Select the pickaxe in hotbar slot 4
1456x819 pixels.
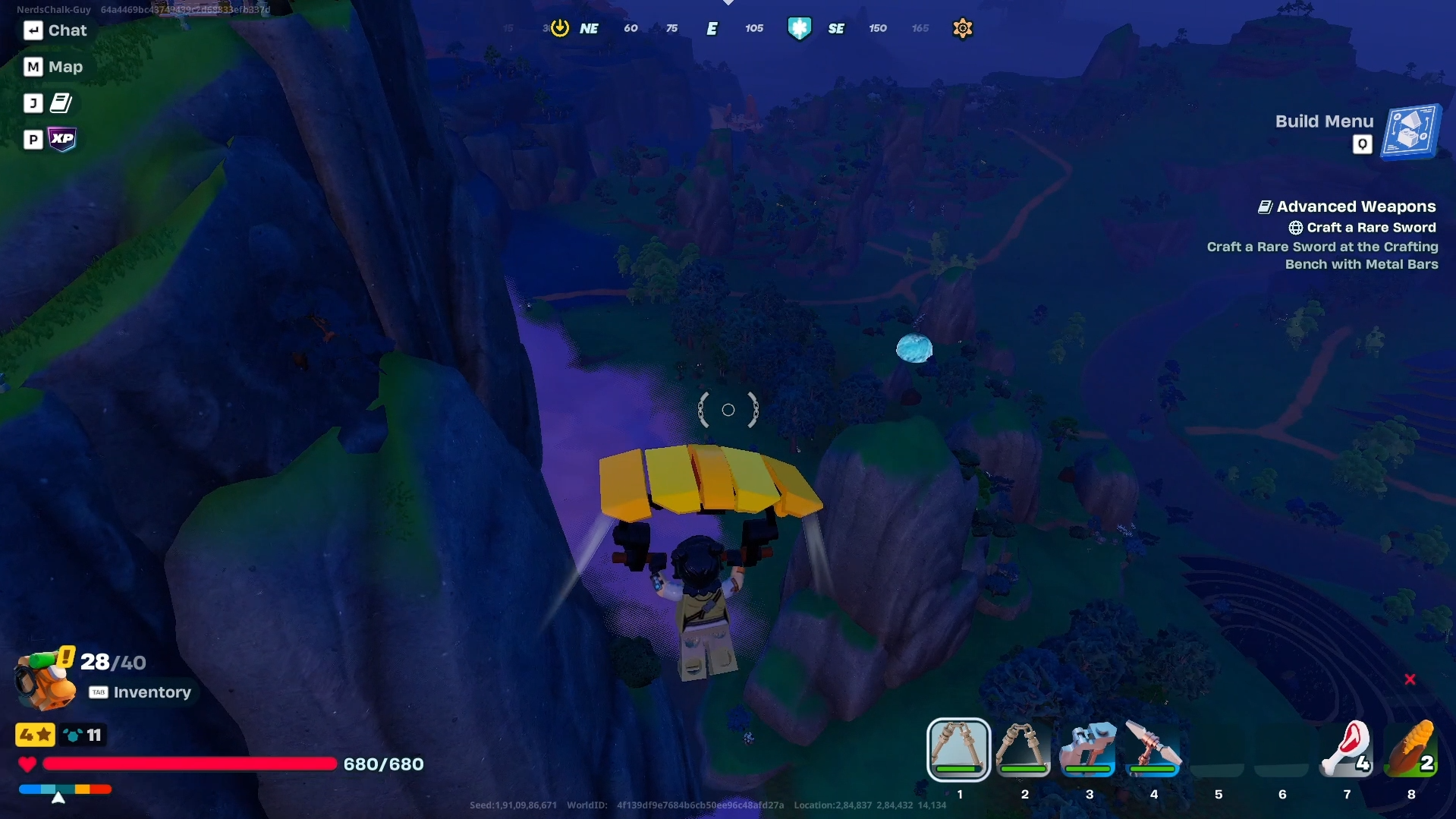point(1153,750)
